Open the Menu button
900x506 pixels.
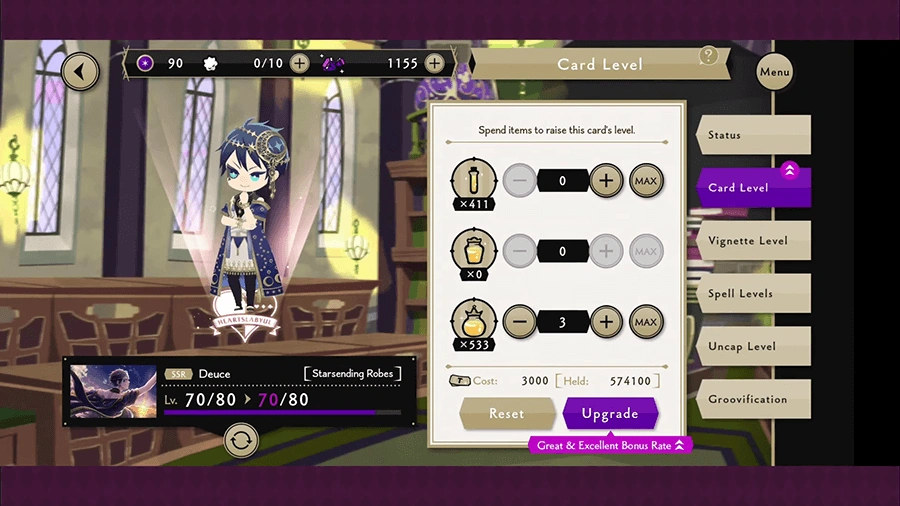click(x=775, y=72)
